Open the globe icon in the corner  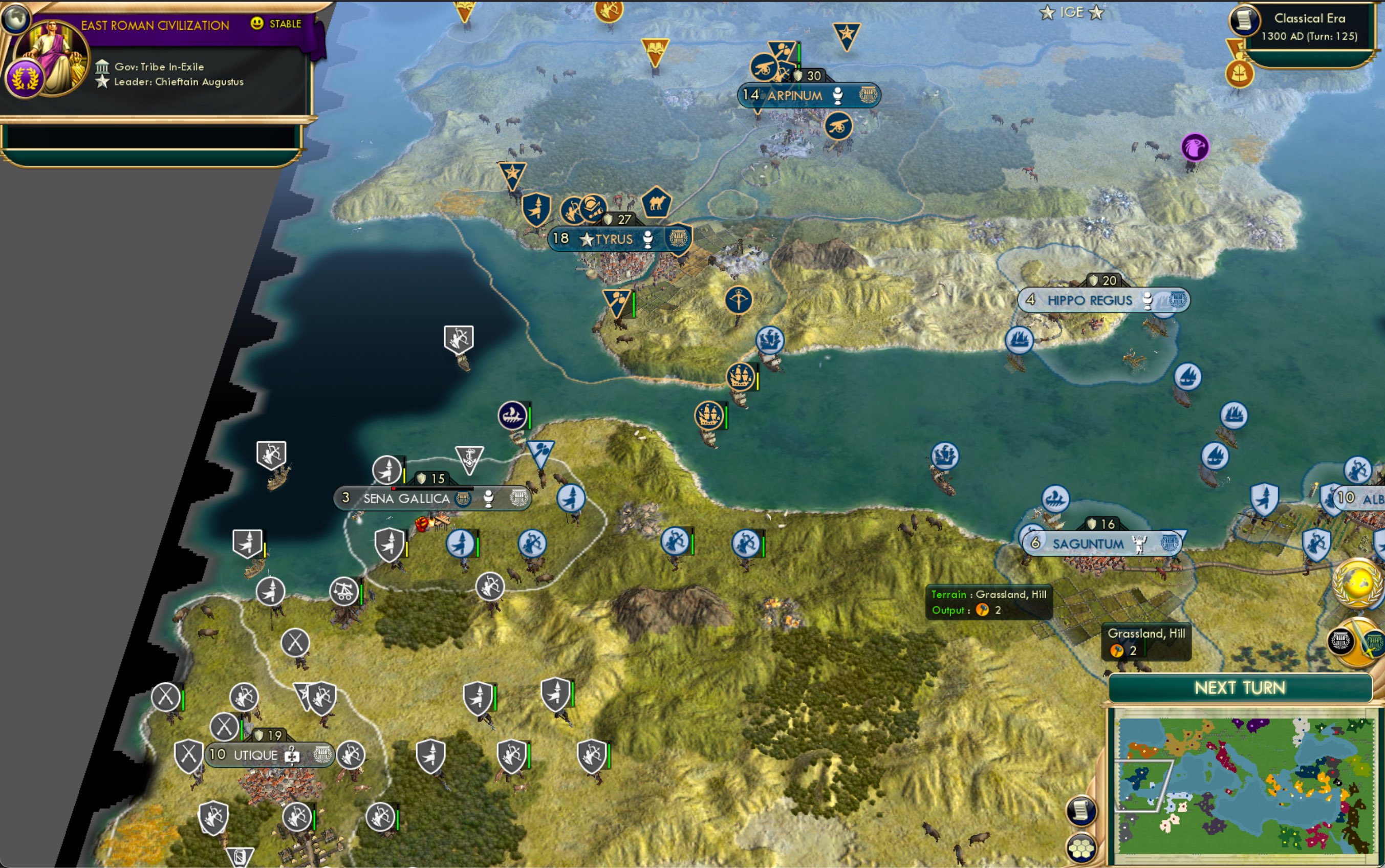[15, 16]
